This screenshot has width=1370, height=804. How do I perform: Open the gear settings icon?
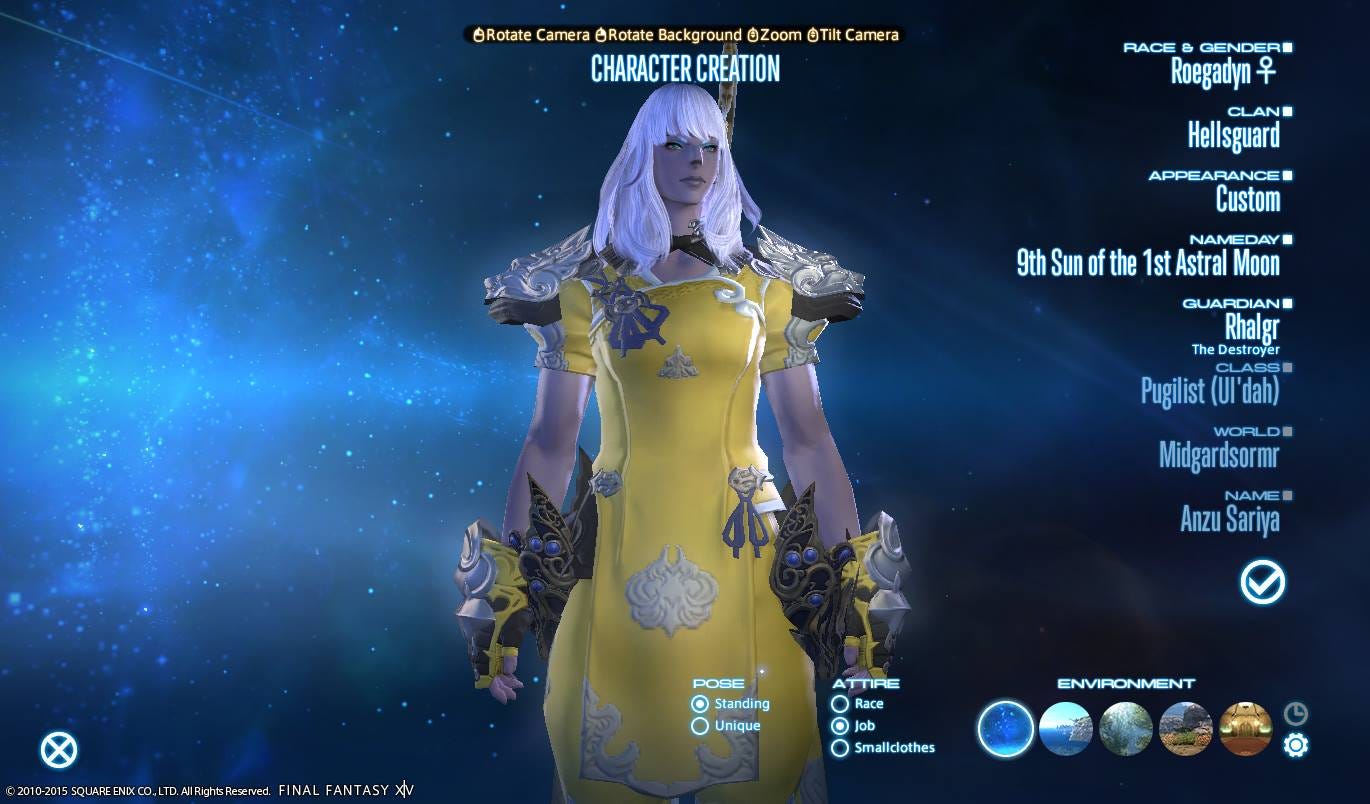1296,745
